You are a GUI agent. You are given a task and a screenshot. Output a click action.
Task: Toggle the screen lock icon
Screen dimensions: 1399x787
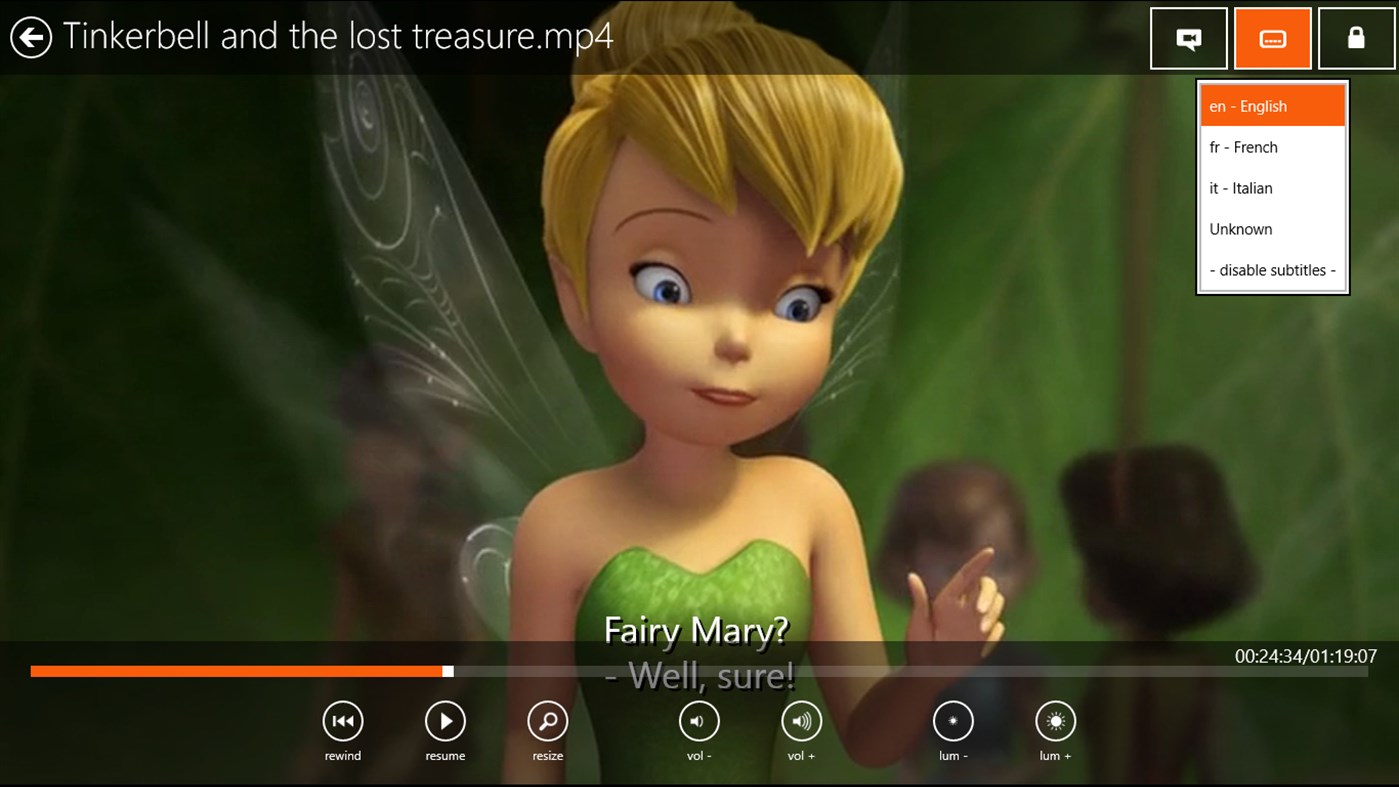tap(1356, 38)
